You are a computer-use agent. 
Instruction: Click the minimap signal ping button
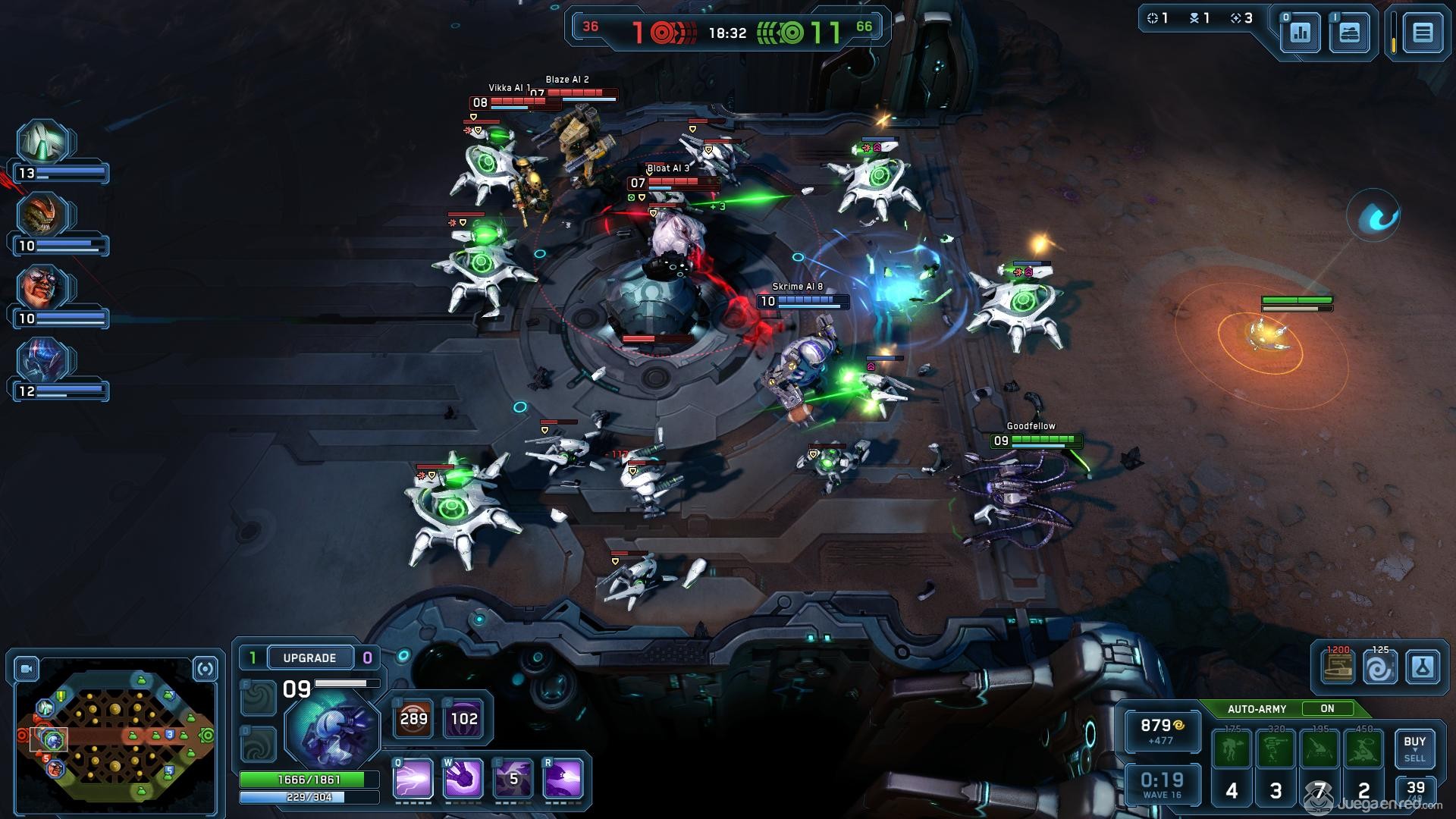(205, 669)
